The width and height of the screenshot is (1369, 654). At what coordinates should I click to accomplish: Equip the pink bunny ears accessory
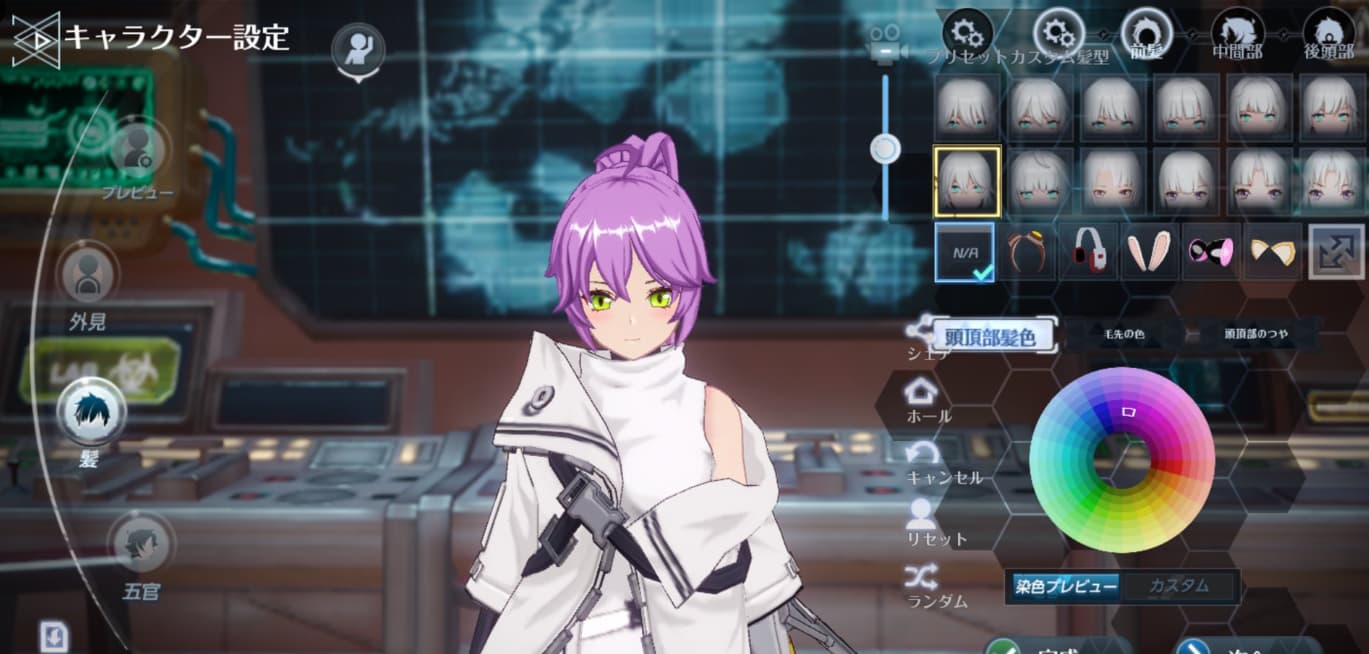click(1149, 251)
